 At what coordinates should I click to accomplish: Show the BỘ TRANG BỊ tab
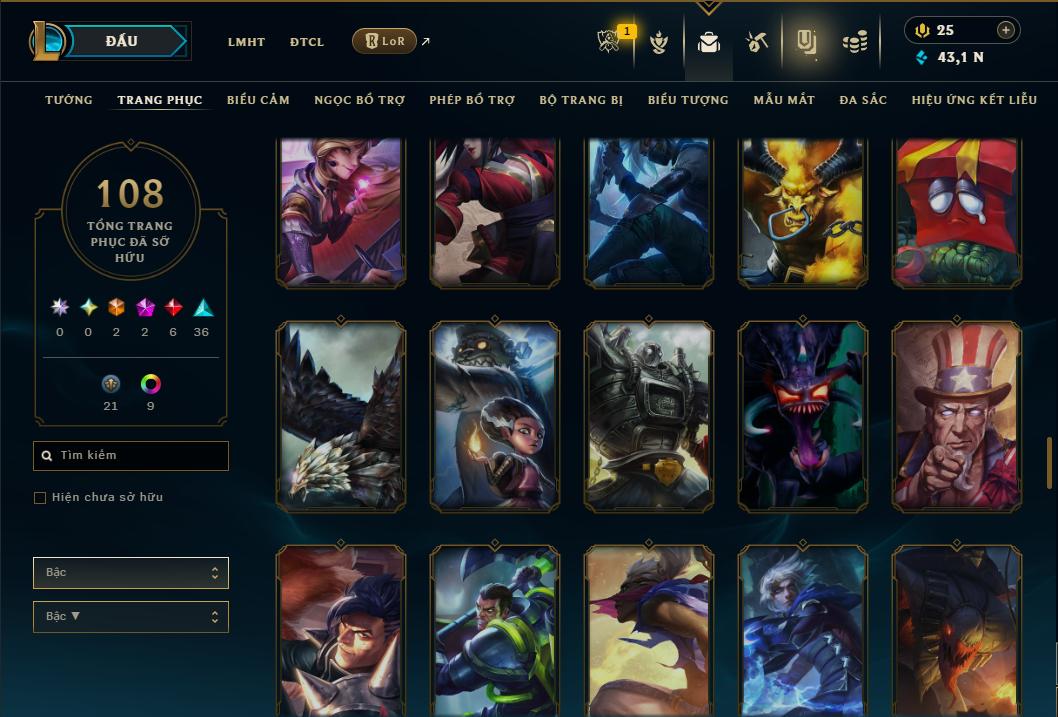click(581, 100)
